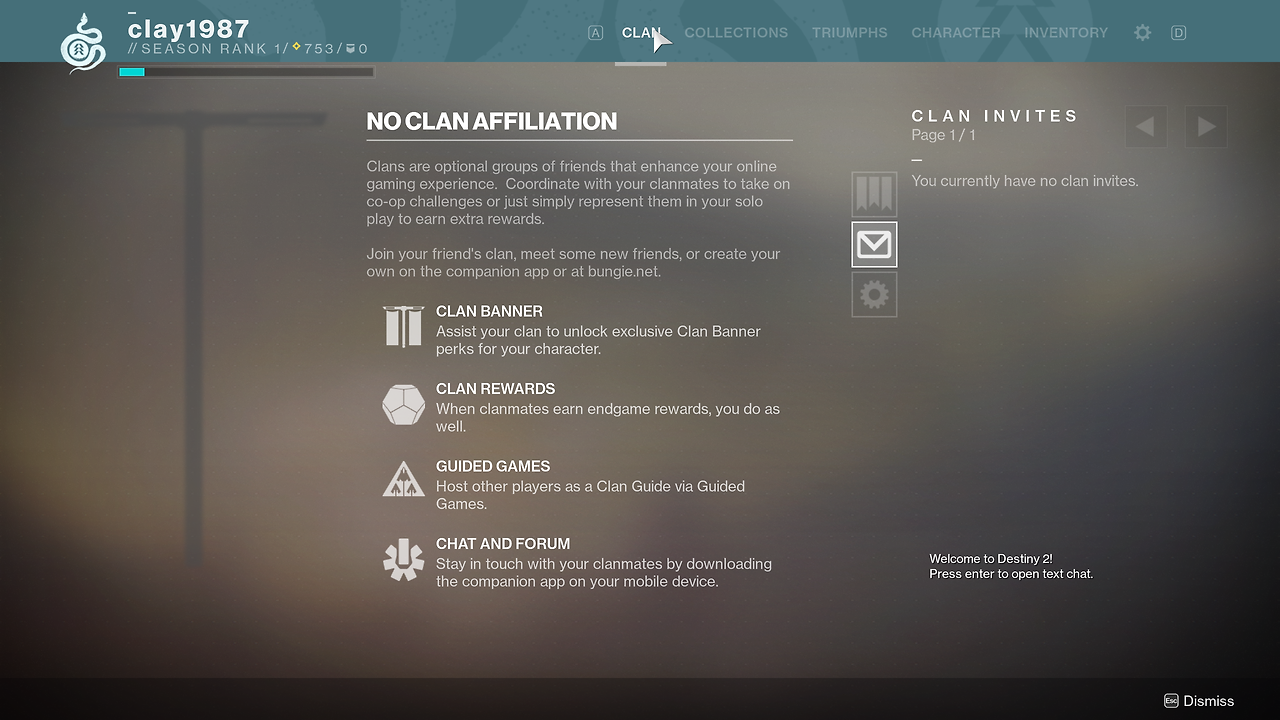1280x720 pixels.
Task: Open the Inventory tab
Action: point(1066,33)
